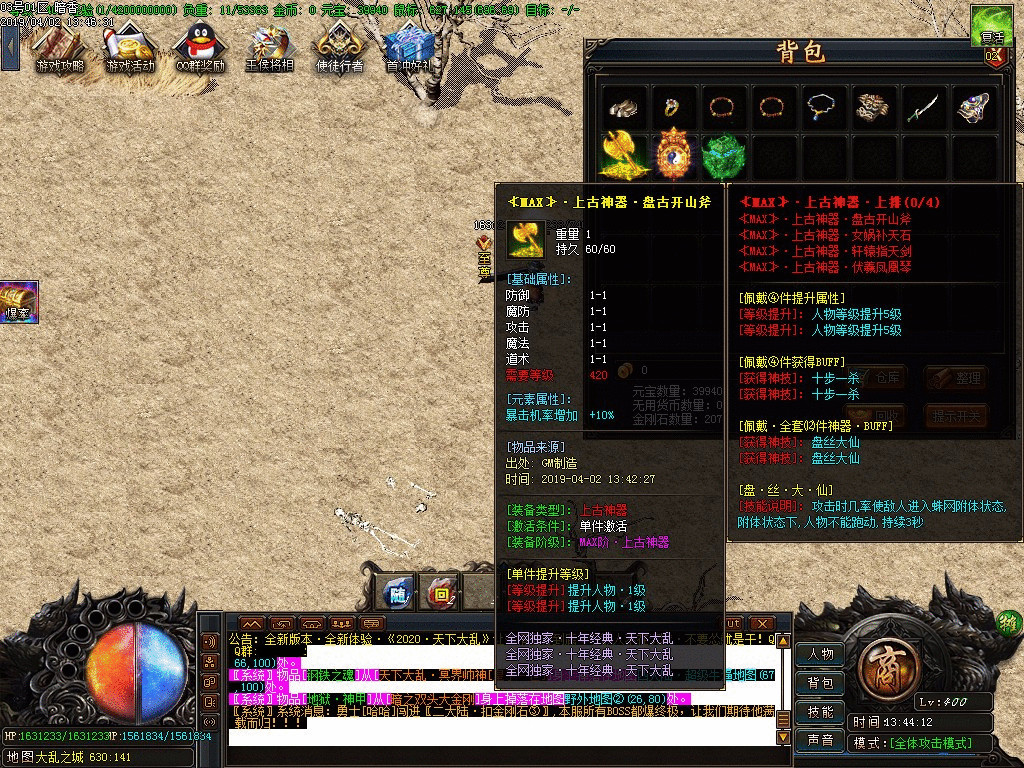The image size is (1024, 768).
Task: Open the 游戏攻略 game guide icon
Action: [x=60, y=48]
